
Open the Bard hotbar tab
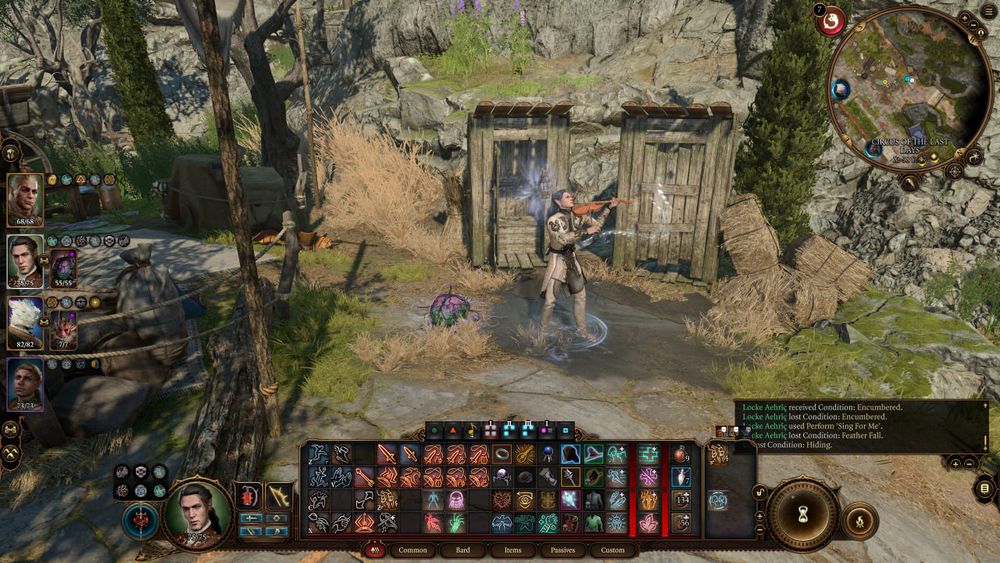click(x=463, y=550)
